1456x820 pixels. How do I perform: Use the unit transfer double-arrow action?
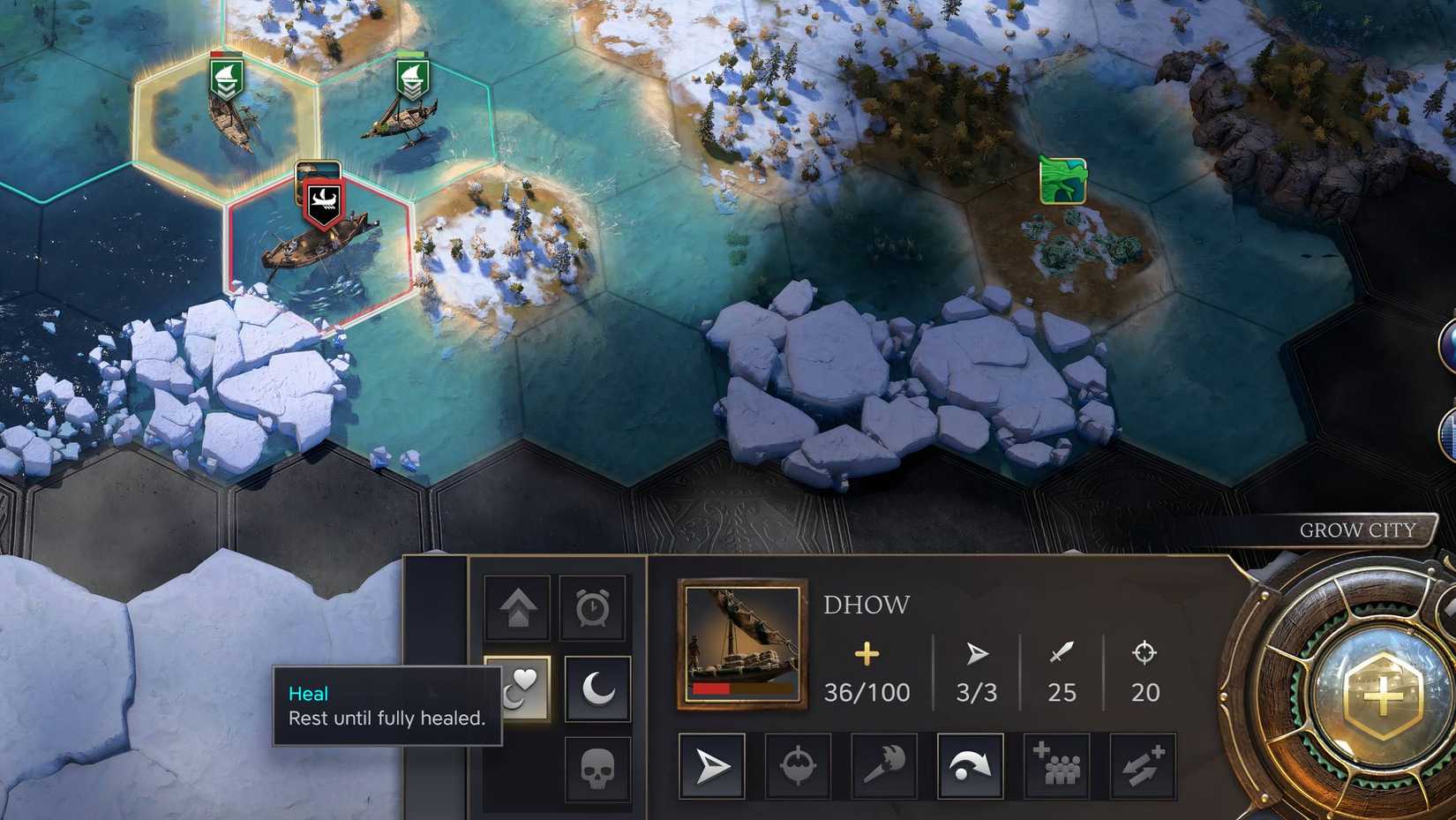point(1142,765)
